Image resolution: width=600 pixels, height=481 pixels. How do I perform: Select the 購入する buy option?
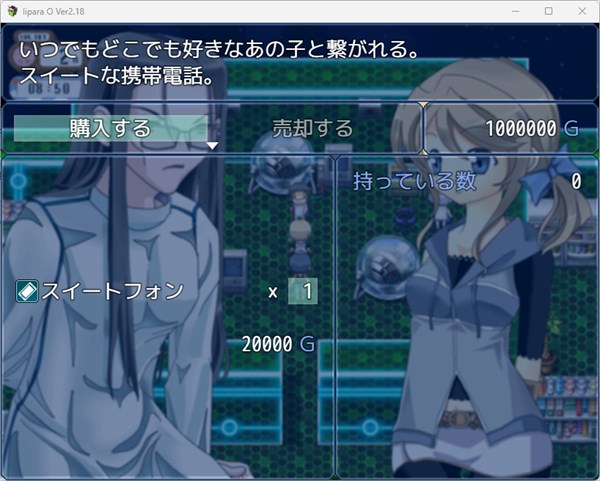tap(110, 128)
